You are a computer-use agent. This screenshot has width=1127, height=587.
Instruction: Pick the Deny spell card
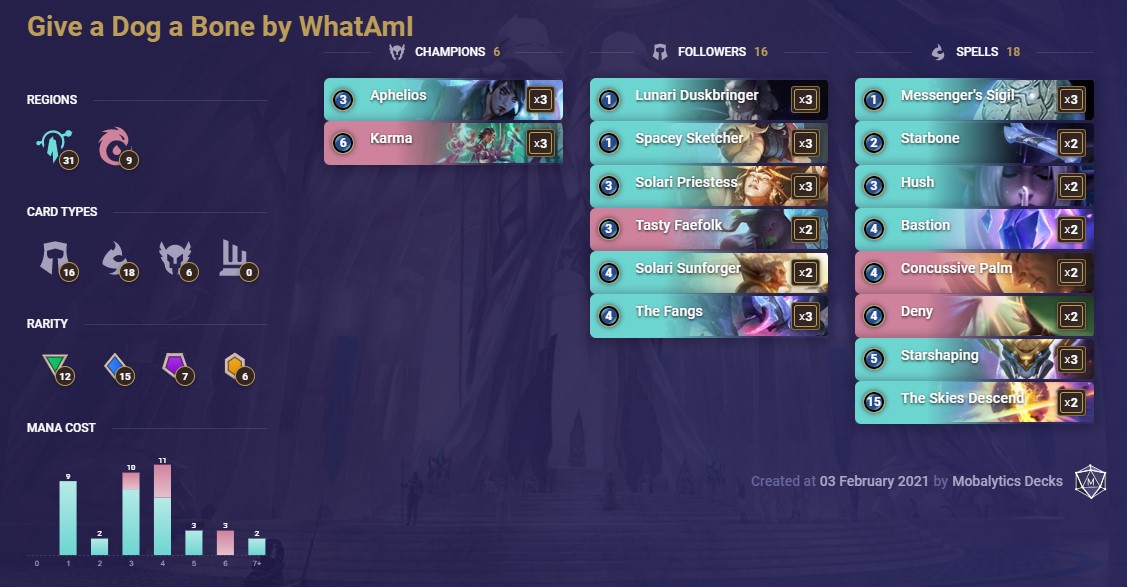tap(974, 315)
